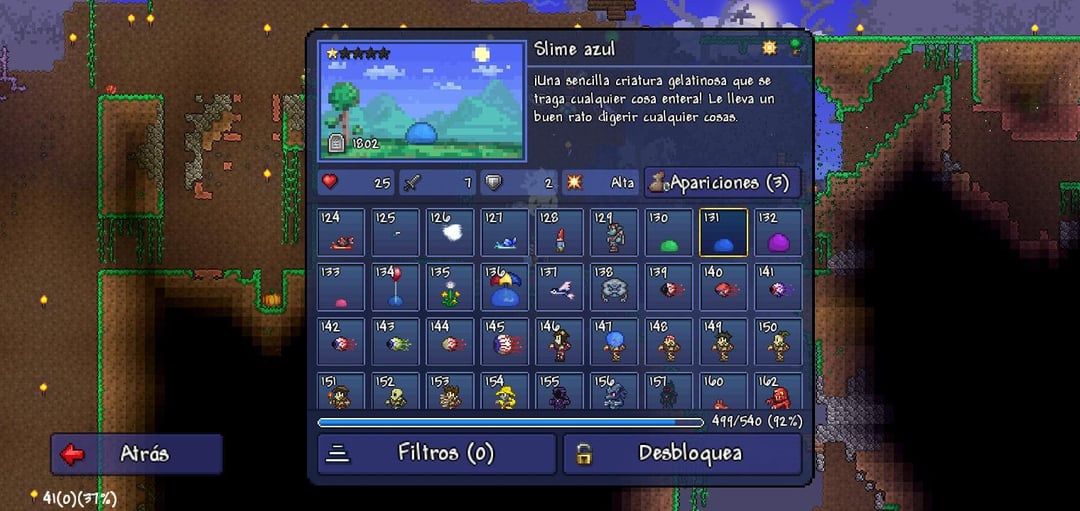This screenshot has height=511, width=1080.
Task: Select the grey angry cloud entry 138
Action: [614, 288]
